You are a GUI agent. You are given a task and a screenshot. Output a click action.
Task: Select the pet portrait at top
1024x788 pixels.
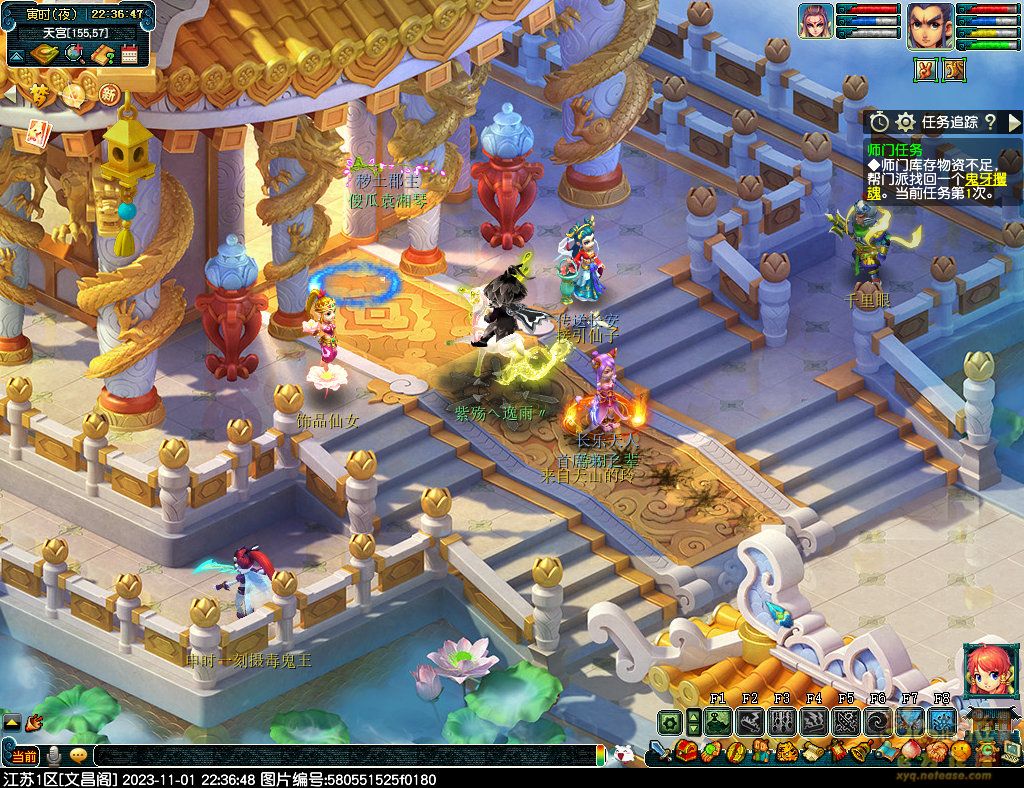tap(815, 22)
